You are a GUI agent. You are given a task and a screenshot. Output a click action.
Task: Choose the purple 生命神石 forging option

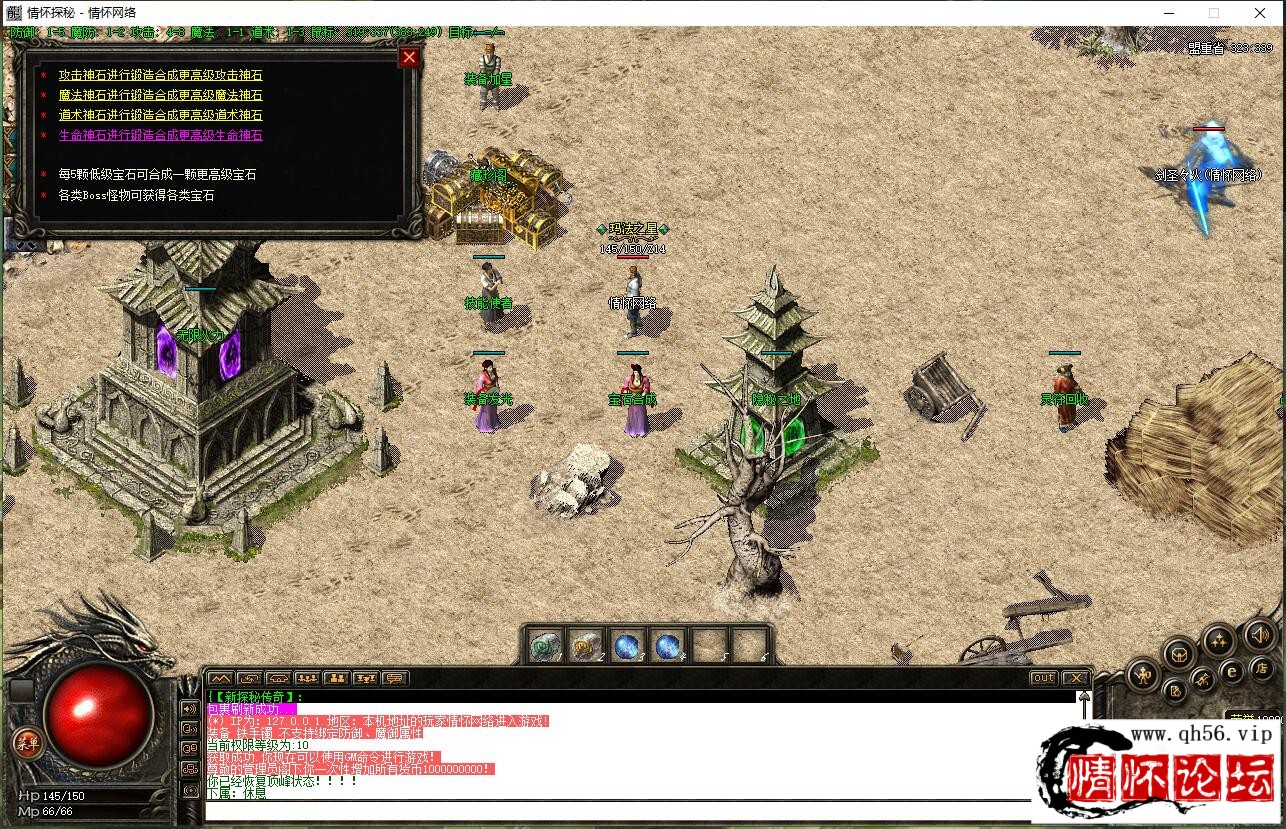pyautogui.click(x=160, y=135)
